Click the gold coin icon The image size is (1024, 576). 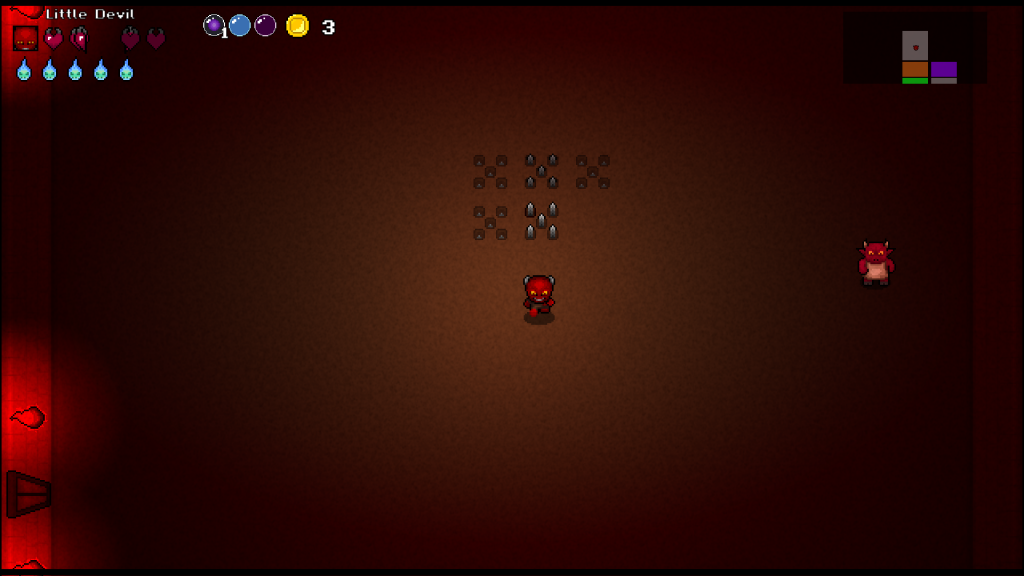[297, 26]
